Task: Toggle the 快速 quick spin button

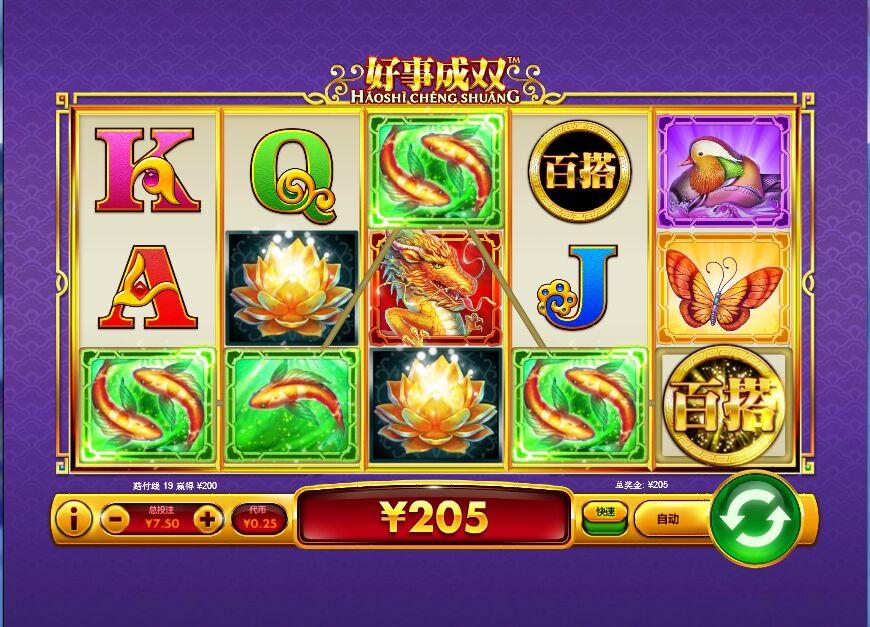Action: point(605,514)
